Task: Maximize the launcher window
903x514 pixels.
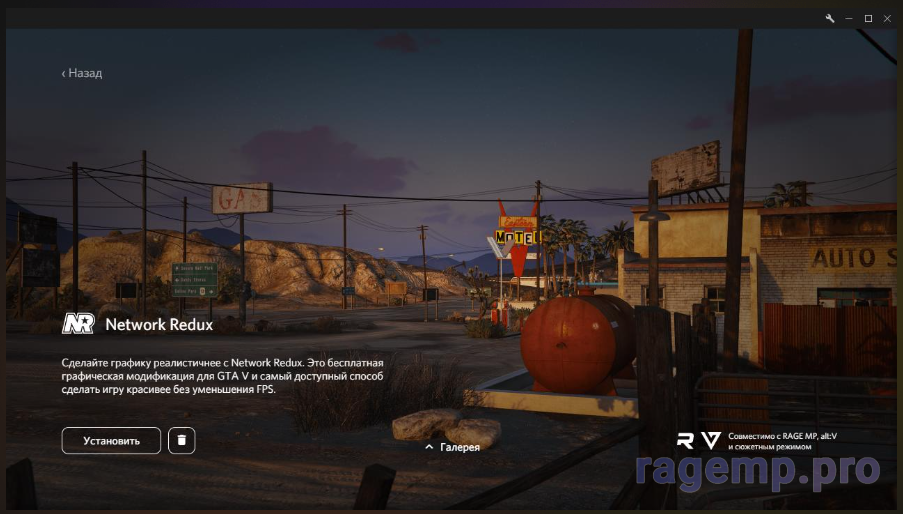Action: [x=868, y=18]
